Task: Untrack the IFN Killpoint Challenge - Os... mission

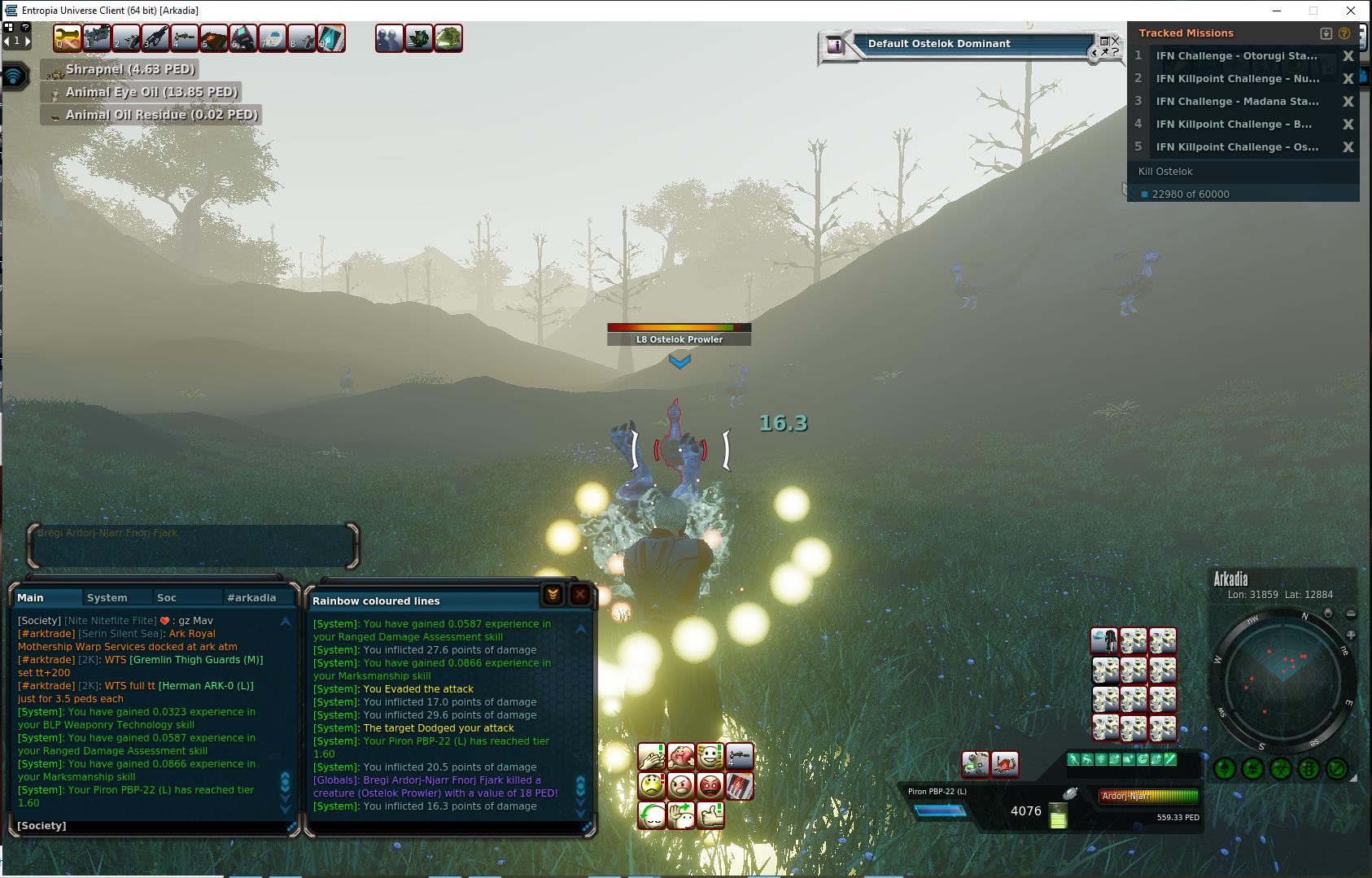Action: tap(1348, 147)
